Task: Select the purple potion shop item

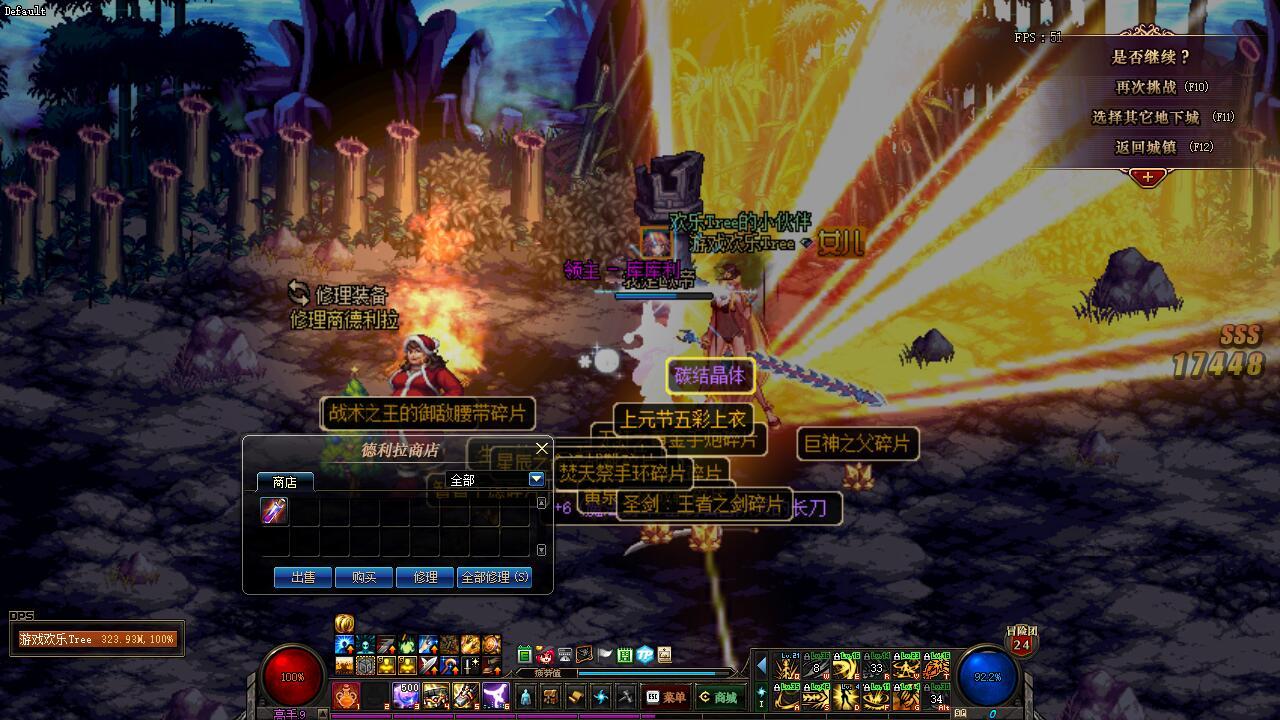Action: (x=274, y=511)
